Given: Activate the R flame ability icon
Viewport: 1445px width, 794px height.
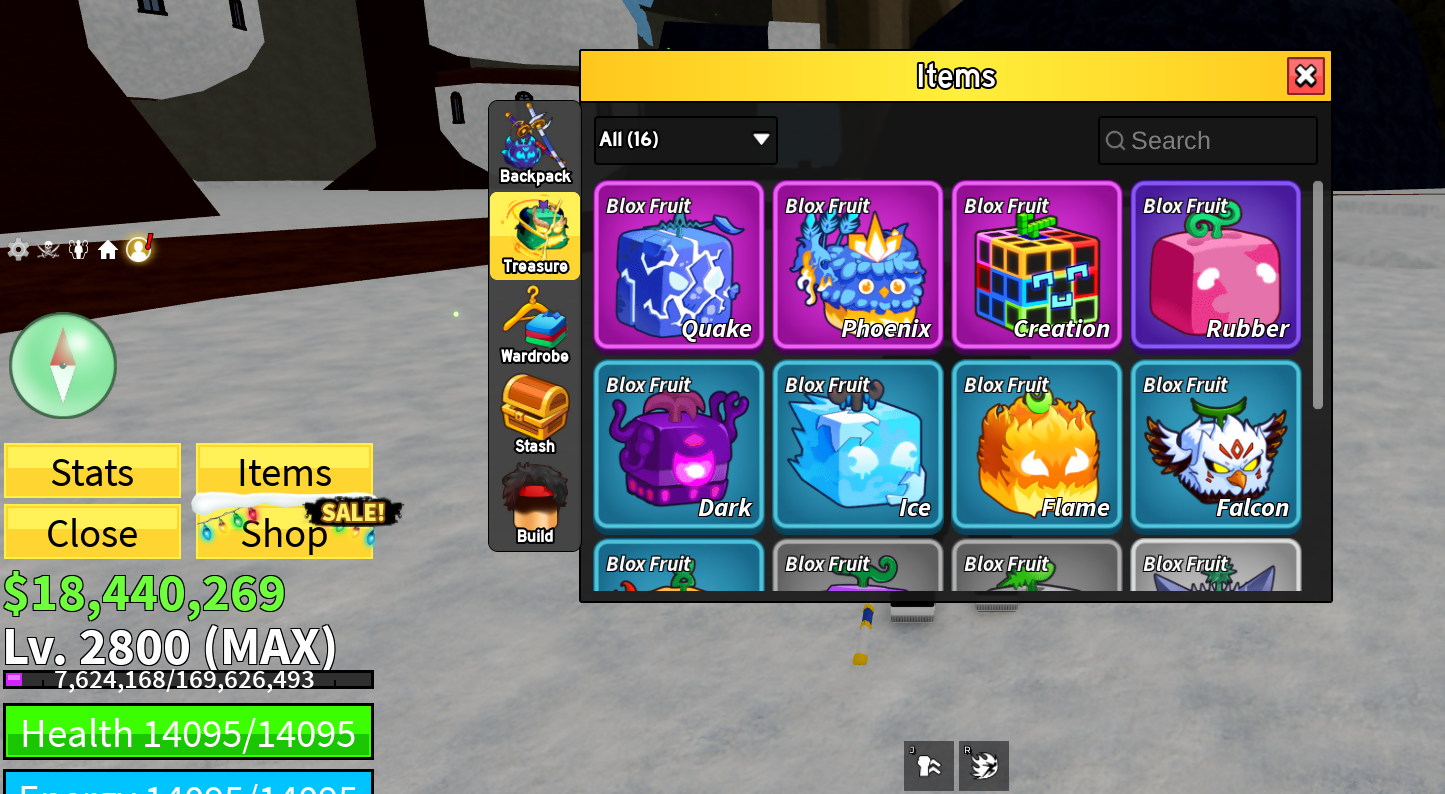Looking at the screenshot, I should [x=984, y=765].
